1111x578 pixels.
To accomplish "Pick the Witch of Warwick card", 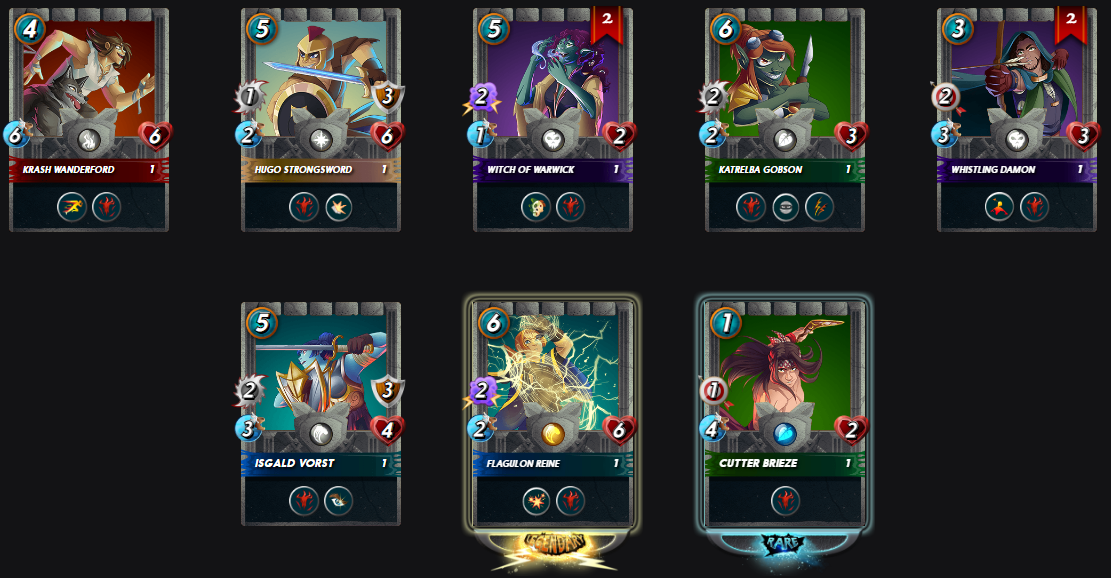I will pyautogui.click(x=553, y=120).
